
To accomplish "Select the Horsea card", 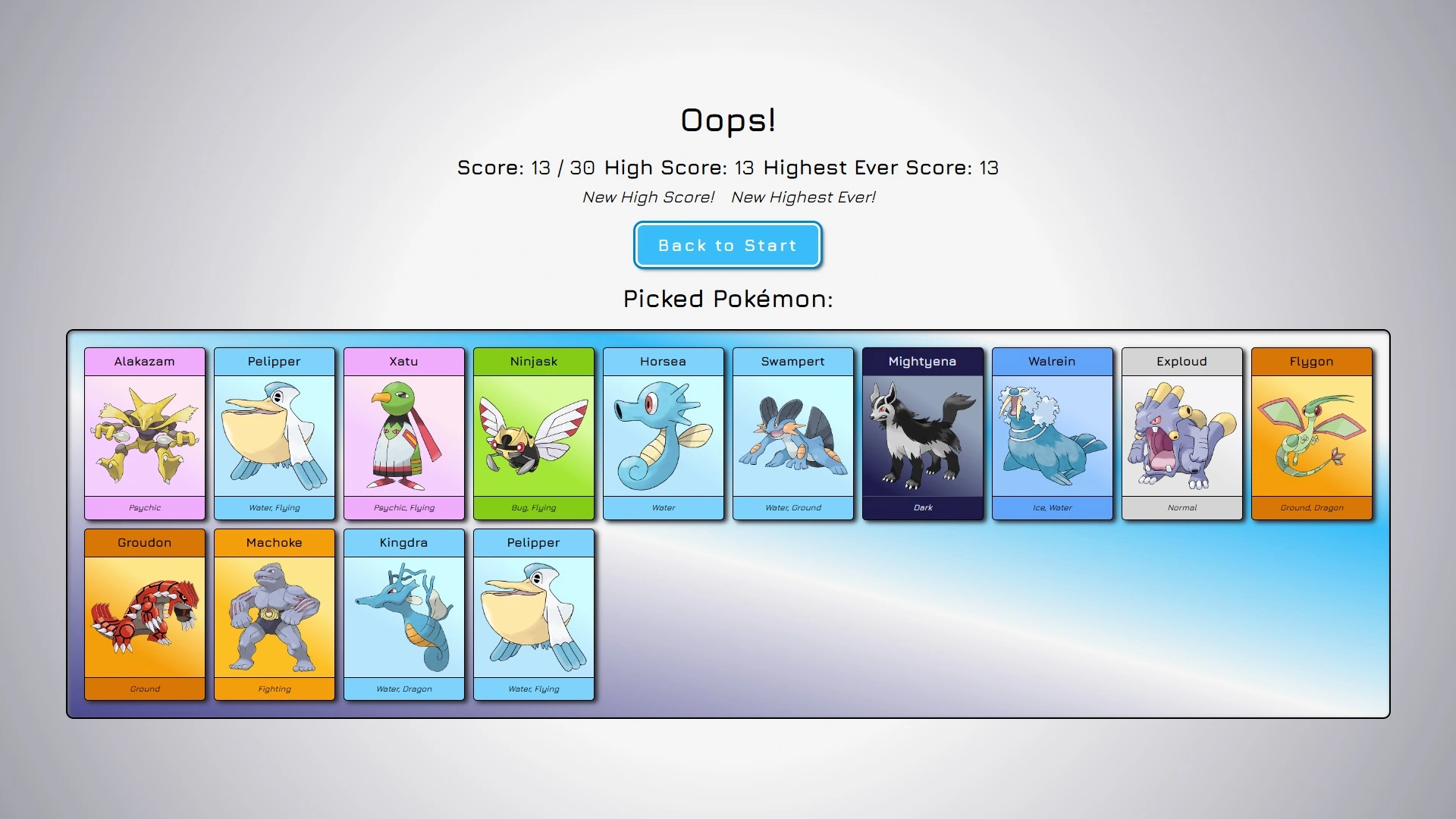I will point(664,434).
